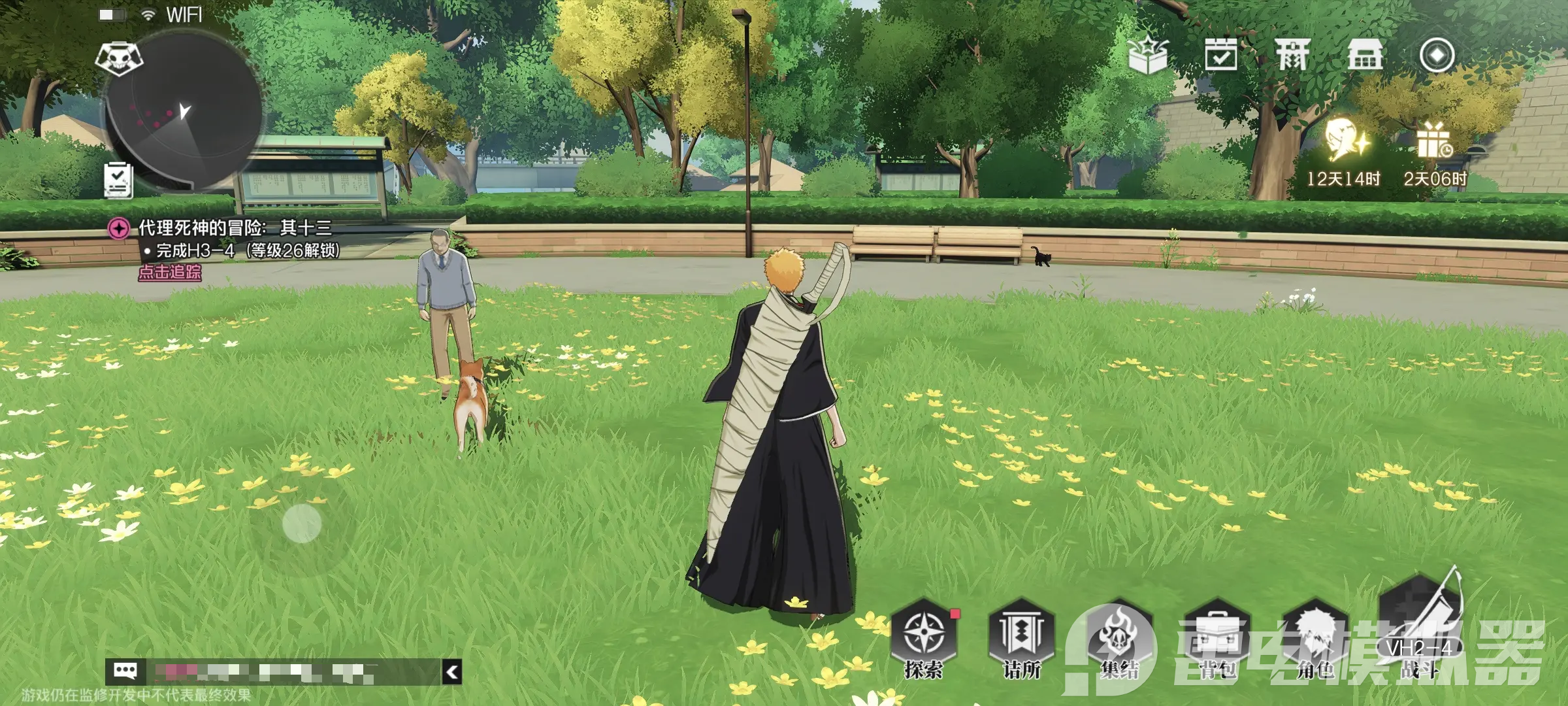Open the torii gate icon menu

click(1292, 54)
